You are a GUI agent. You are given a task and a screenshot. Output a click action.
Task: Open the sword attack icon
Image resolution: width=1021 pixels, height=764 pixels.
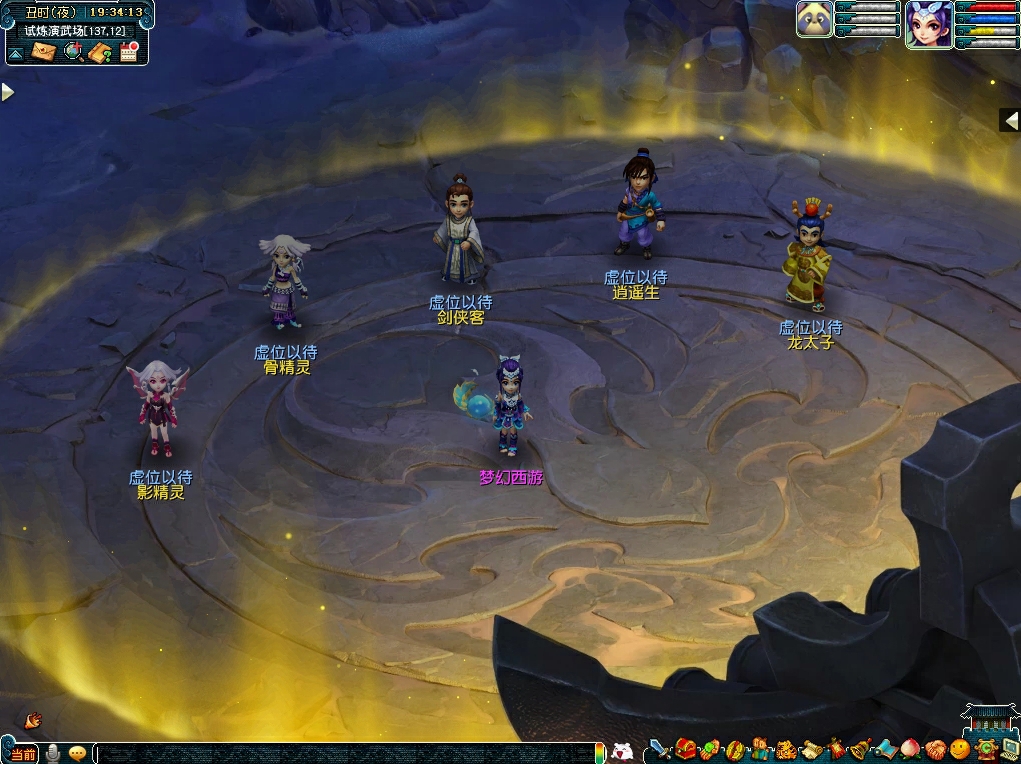click(660, 750)
